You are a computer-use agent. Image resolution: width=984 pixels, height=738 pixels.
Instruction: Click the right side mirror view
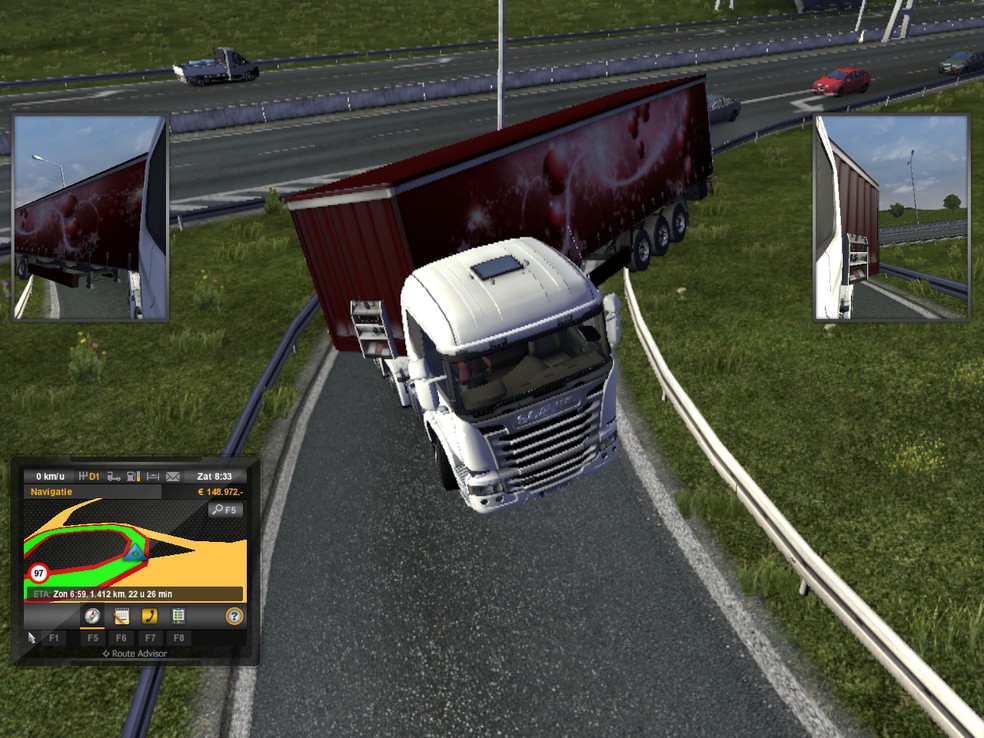891,217
